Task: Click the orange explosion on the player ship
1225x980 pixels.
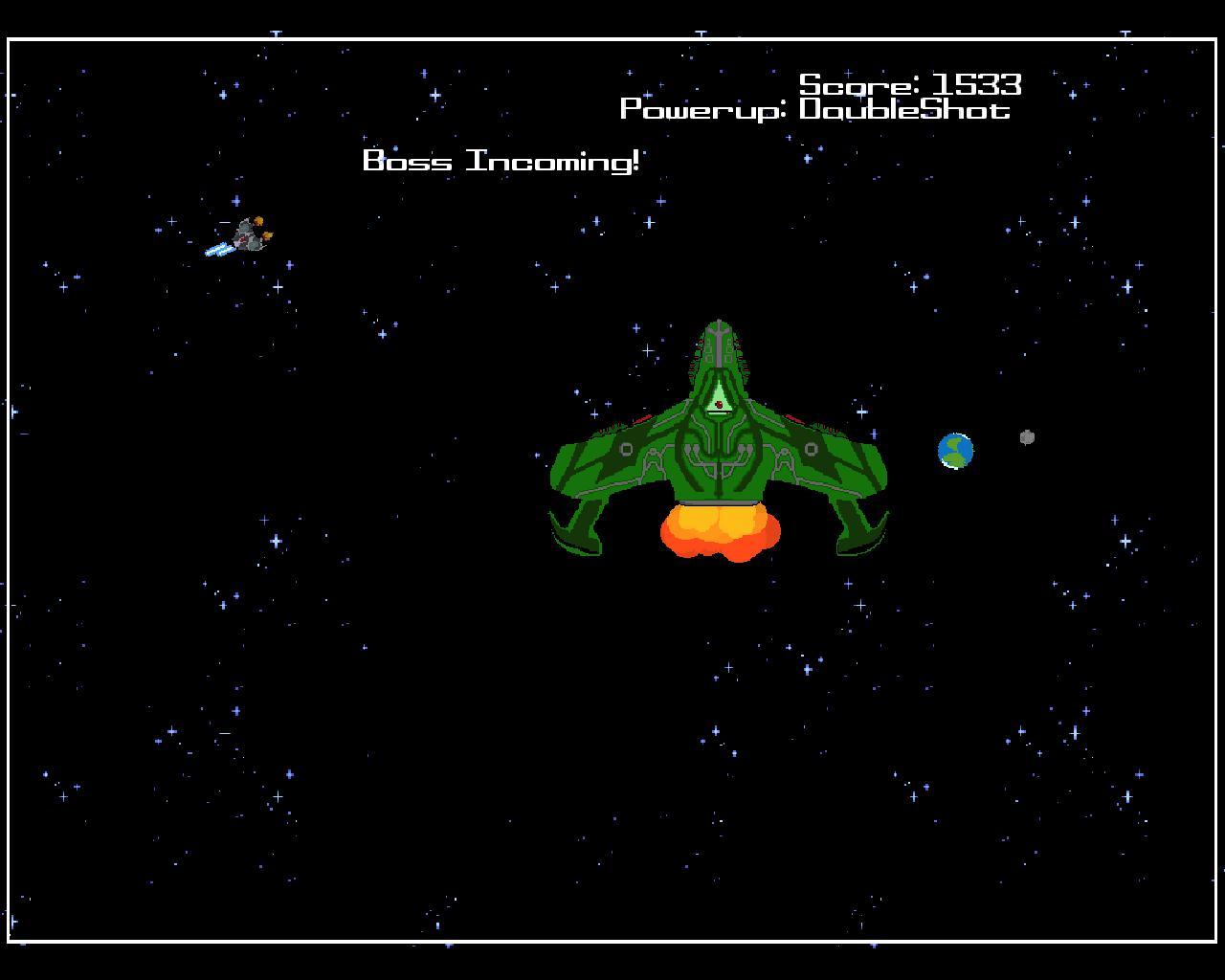Action: pyautogui.click(x=260, y=221)
